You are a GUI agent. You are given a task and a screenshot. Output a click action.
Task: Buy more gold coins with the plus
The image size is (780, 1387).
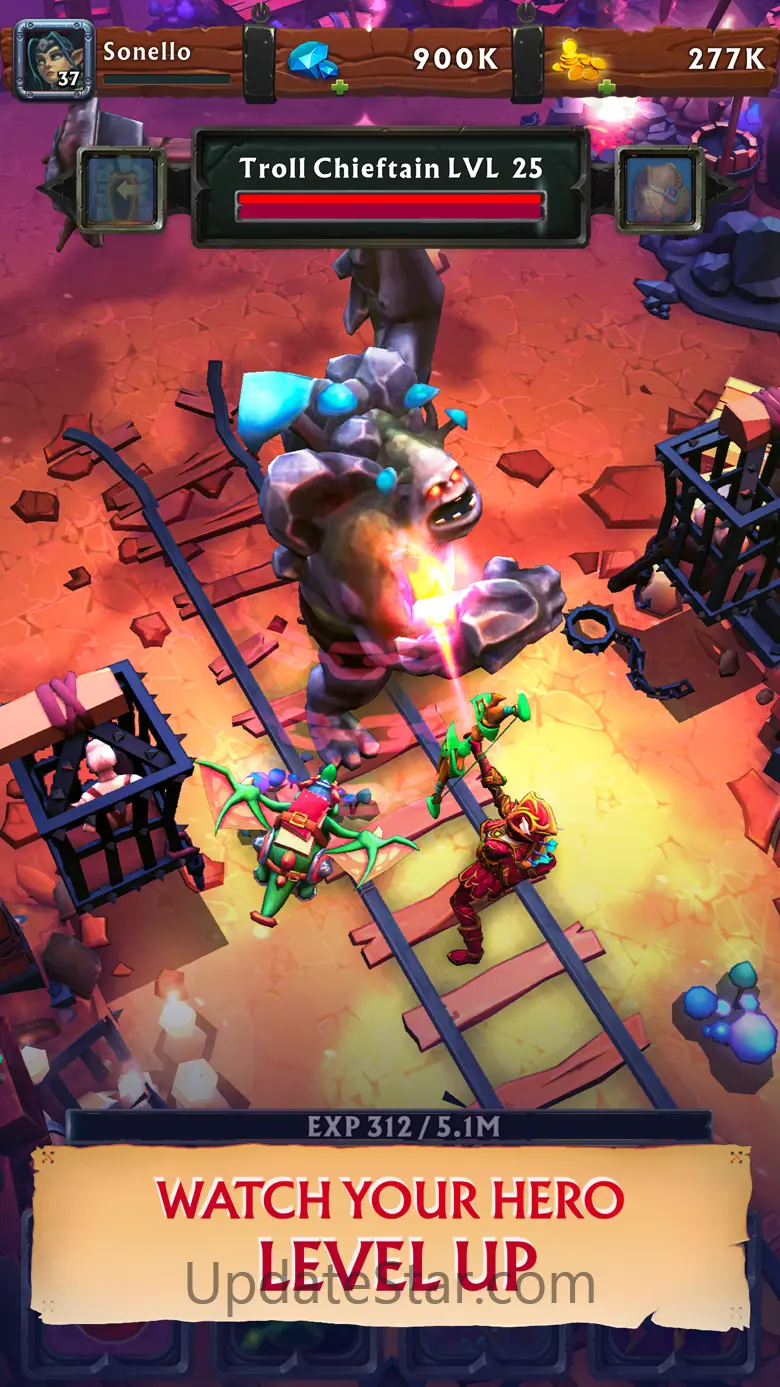606,87
